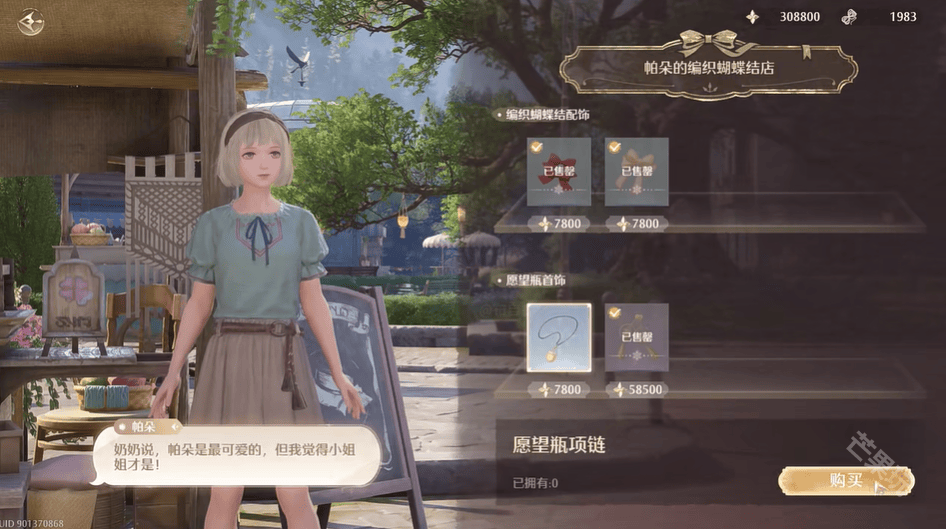946x529 pixels.
Task: Select the wish bottle necklace item
Action: pos(559,337)
